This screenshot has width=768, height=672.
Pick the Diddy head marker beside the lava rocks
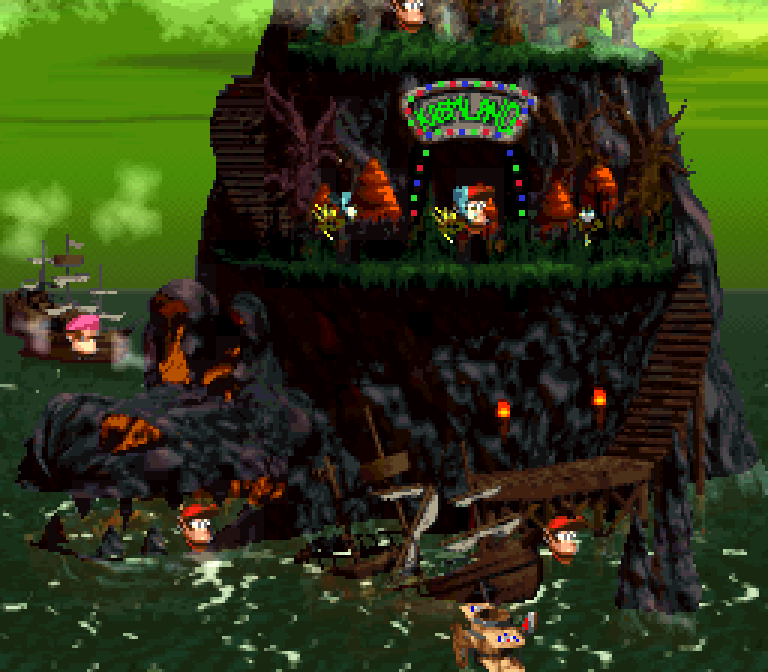click(x=198, y=524)
